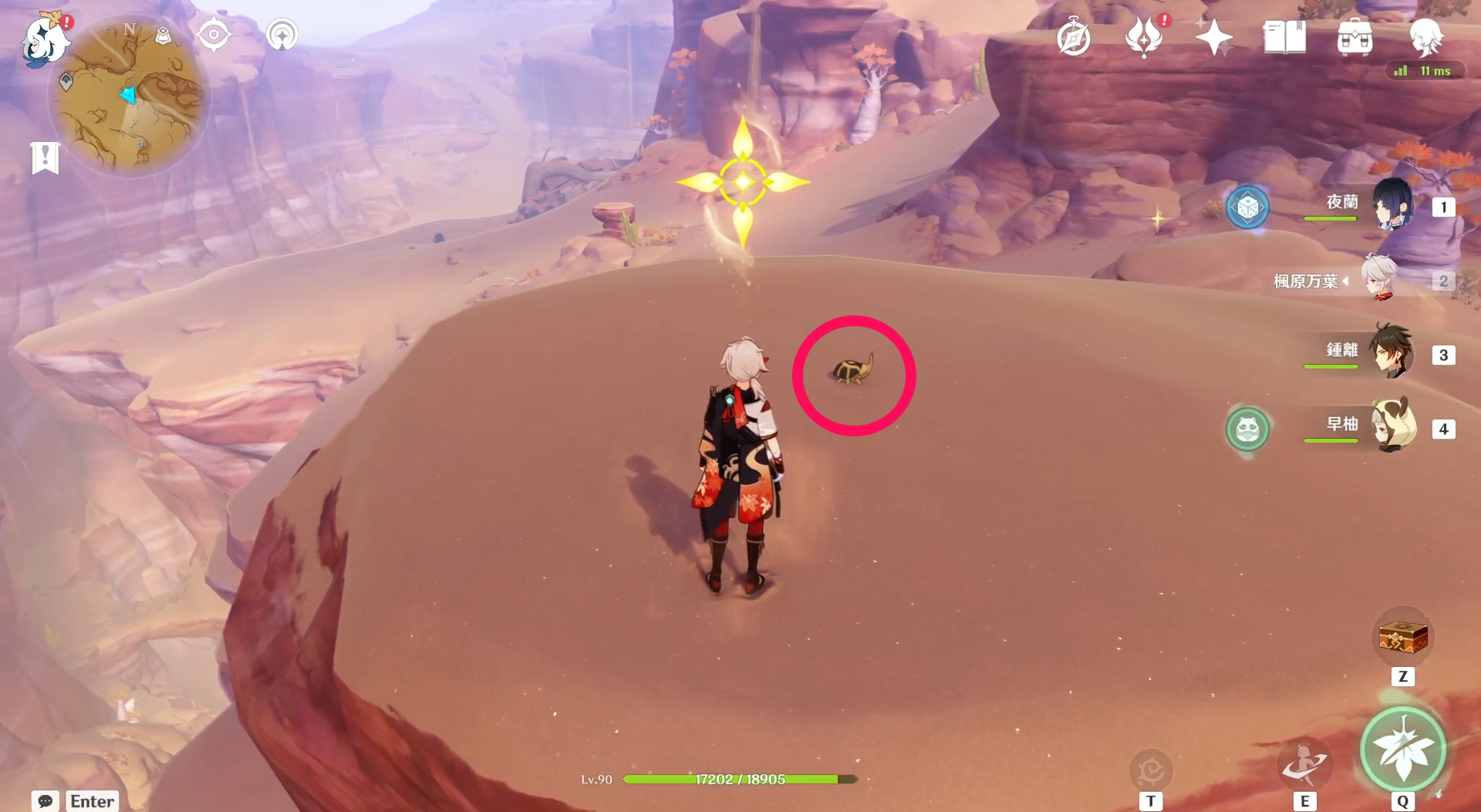Click the compass icon near the minimap

coord(214,34)
